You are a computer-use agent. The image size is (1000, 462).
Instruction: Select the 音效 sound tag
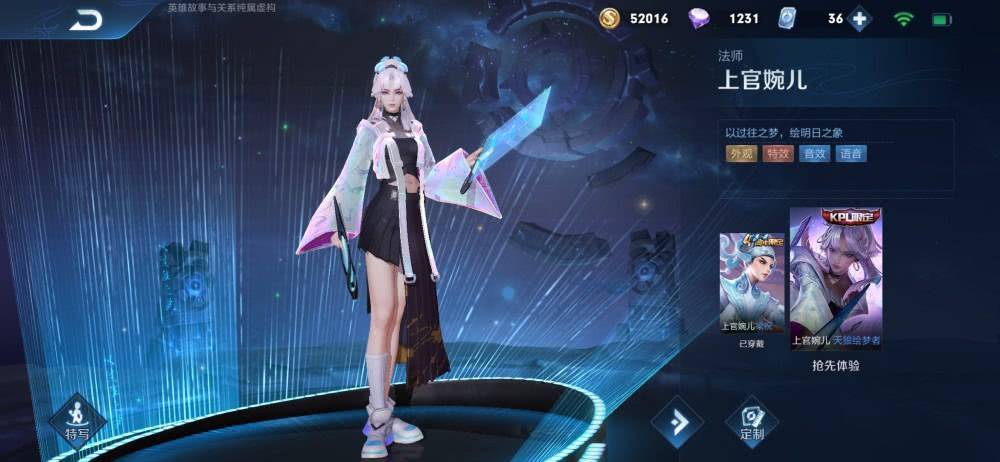pyautogui.click(x=814, y=153)
